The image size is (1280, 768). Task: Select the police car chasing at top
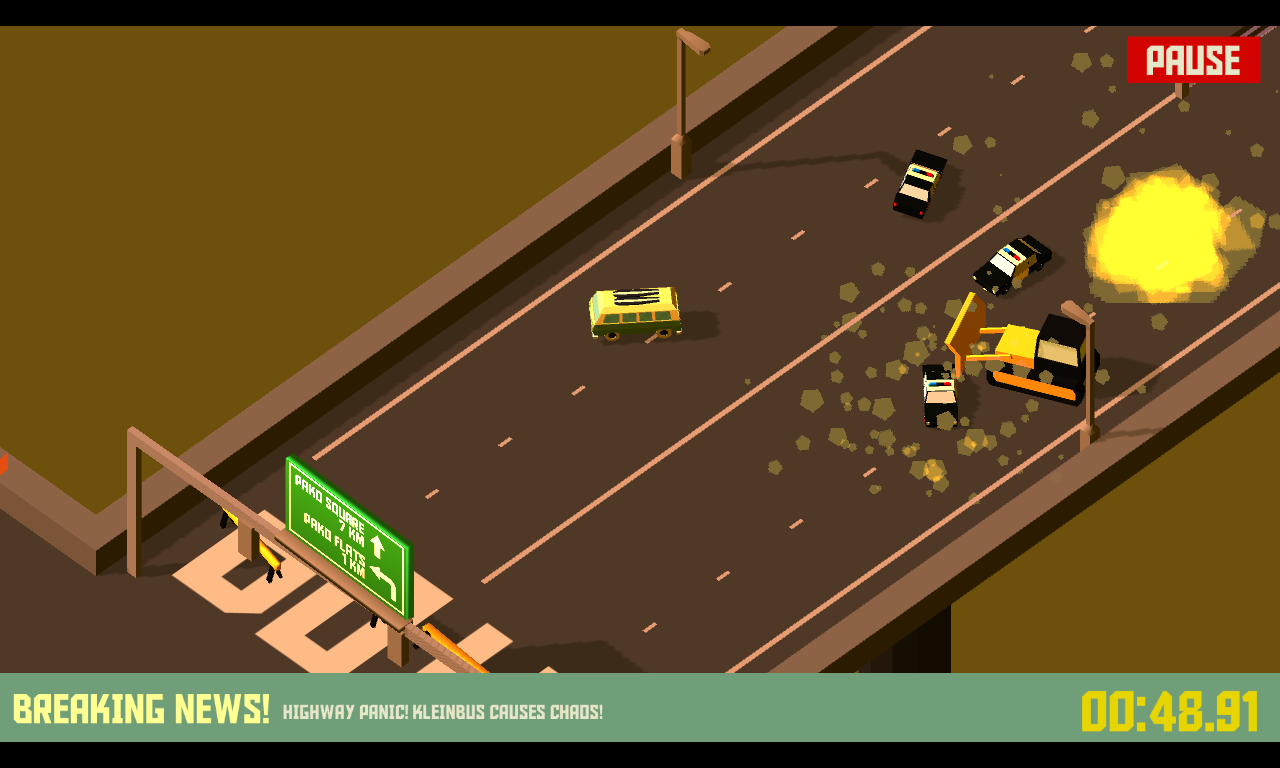pyautogui.click(x=921, y=185)
